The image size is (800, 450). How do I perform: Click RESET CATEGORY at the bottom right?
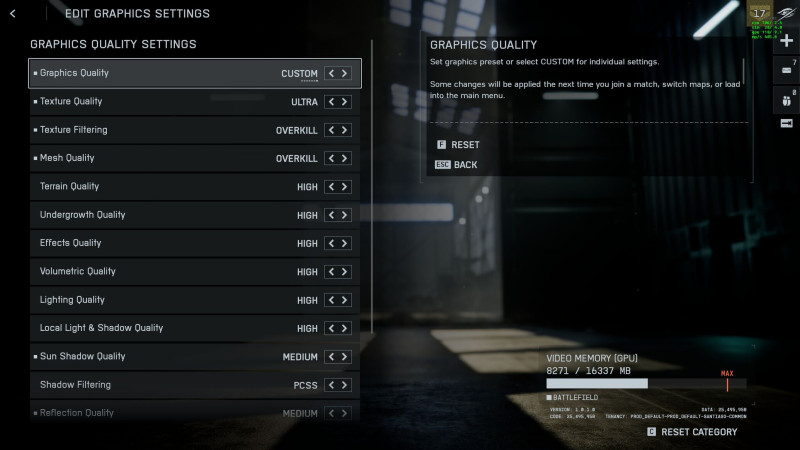[x=698, y=432]
